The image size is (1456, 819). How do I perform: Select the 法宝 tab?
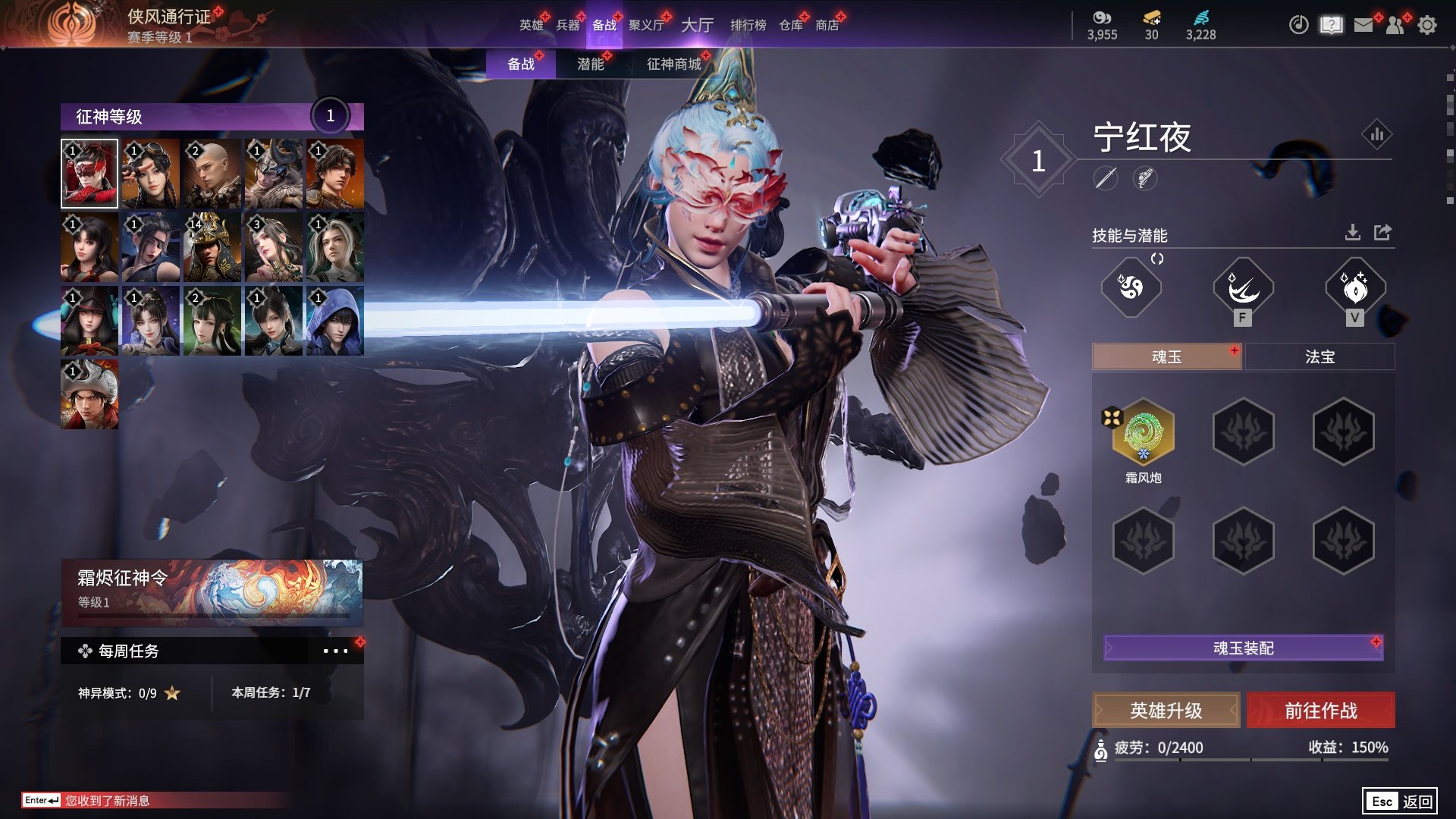pos(1319,356)
